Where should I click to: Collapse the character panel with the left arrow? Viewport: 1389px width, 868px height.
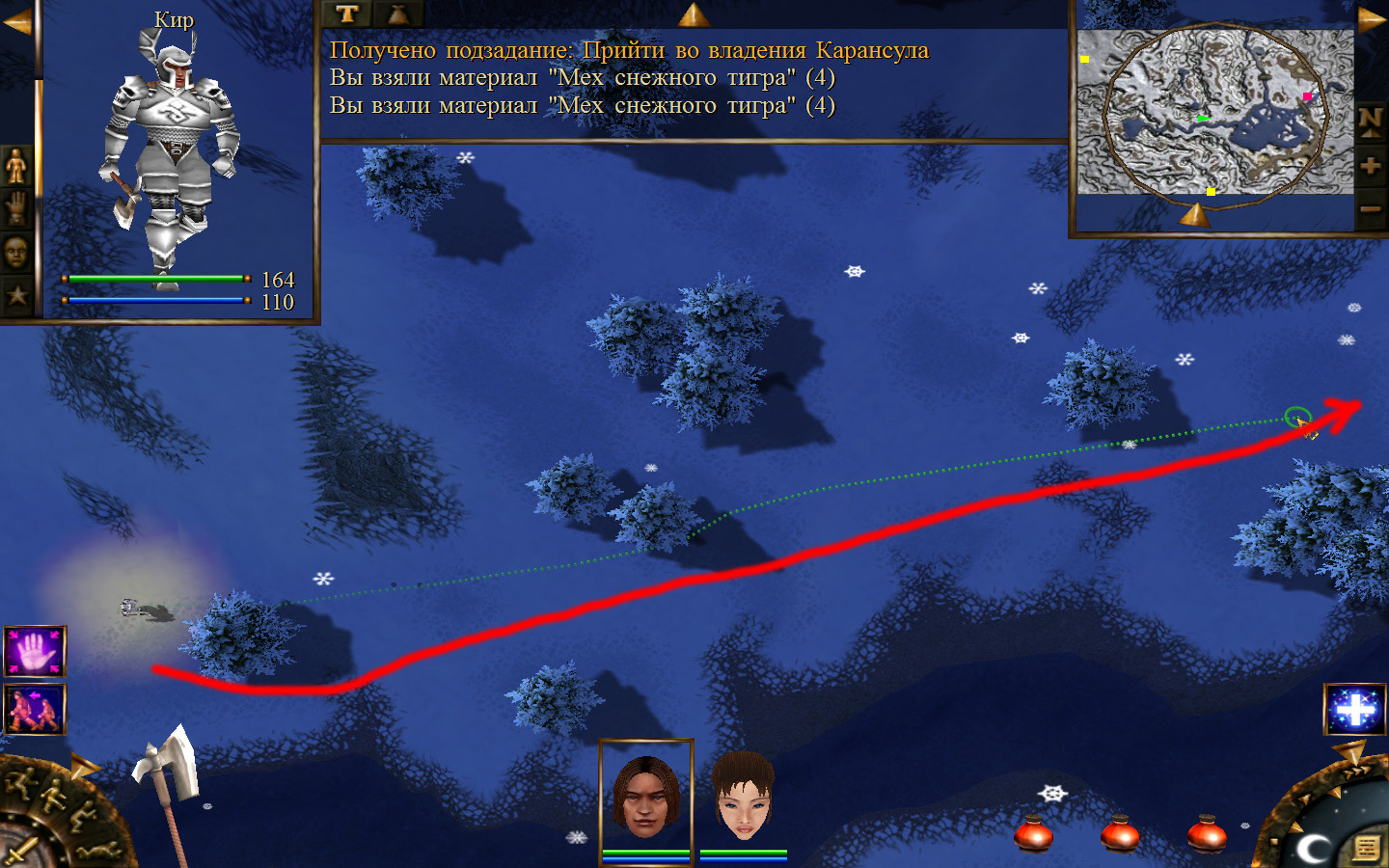coord(16,22)
